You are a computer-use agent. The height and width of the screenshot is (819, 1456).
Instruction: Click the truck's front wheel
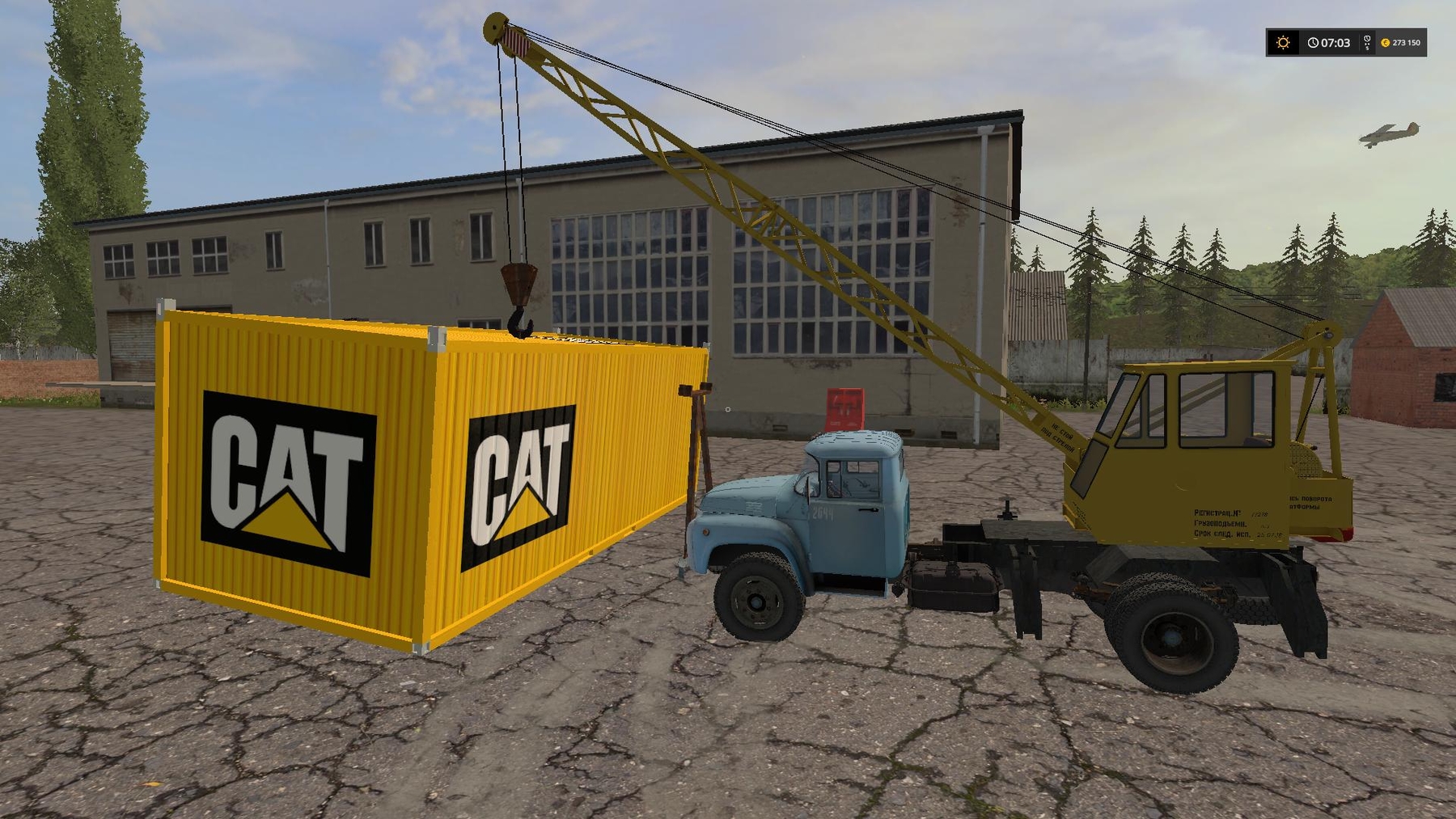(x=756, y=602)
